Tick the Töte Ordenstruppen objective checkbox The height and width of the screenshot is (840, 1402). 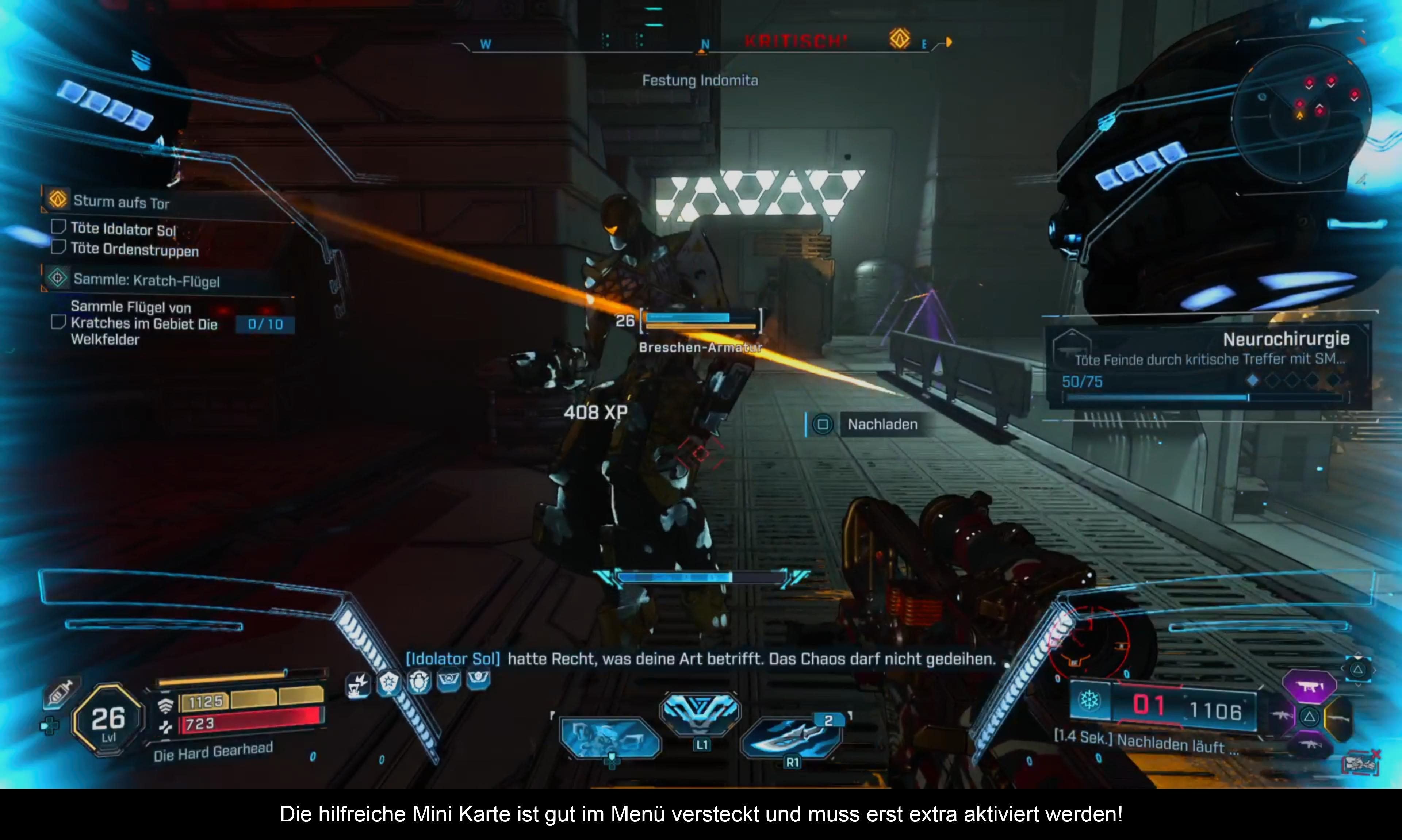click(58, 248)
